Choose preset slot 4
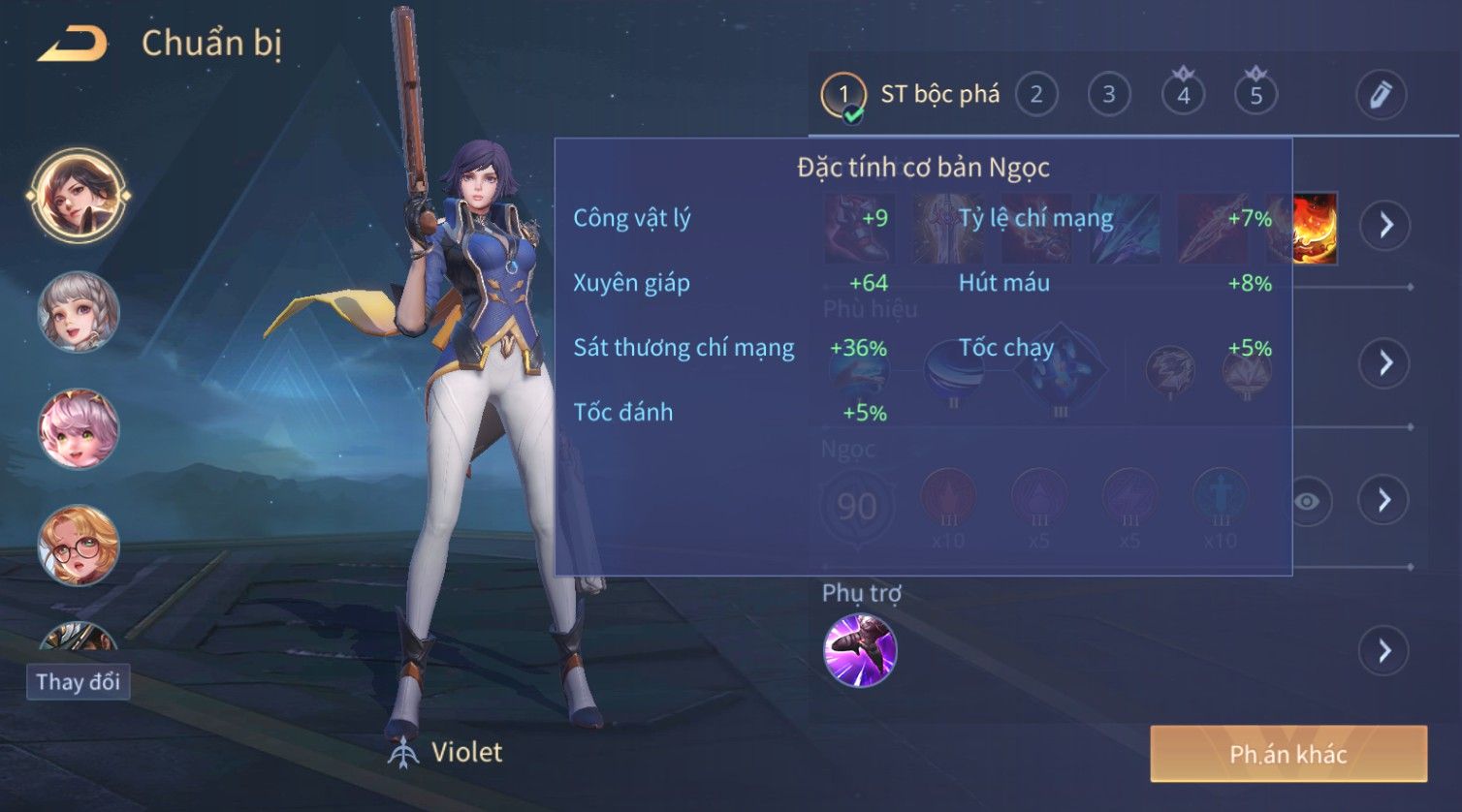 point(1183,95)
